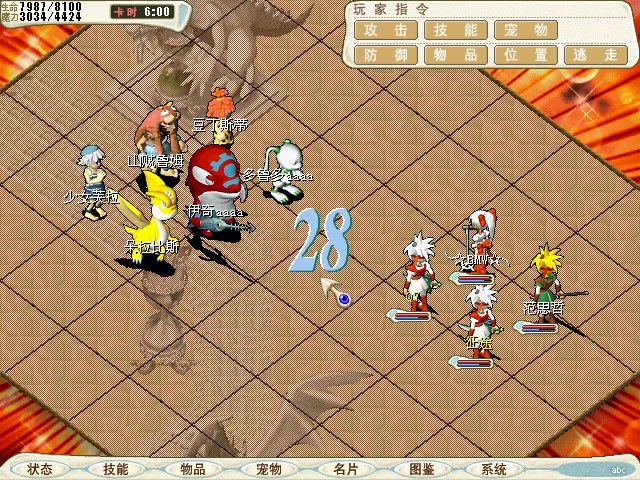This screenshot has width=640, height=480.
Task: Open 物品 (Items) from the bottom menu bar
Action: click(x=193, y=469)
